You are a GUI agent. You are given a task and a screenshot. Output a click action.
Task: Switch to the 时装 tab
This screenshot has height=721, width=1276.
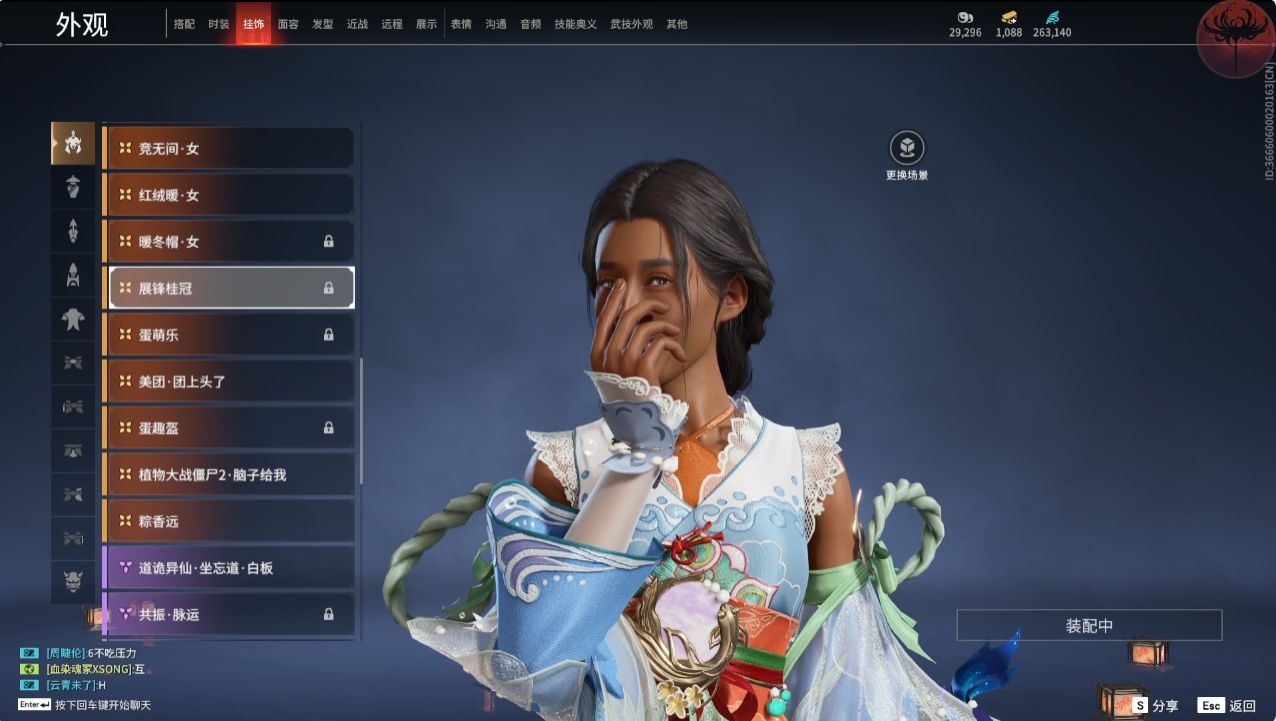click(218, 24)
